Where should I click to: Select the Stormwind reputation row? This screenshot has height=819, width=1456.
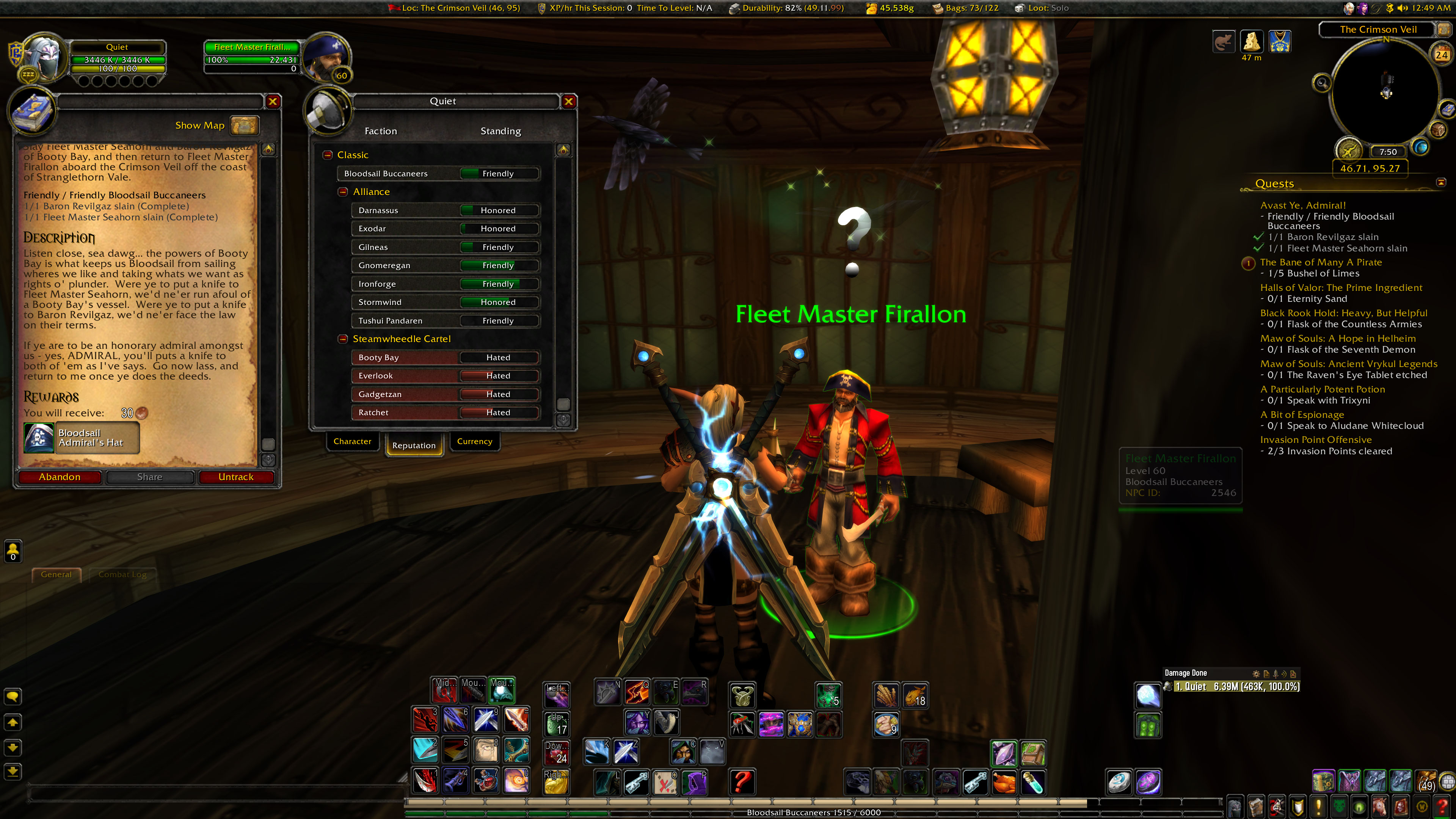[x=445, y=303]
